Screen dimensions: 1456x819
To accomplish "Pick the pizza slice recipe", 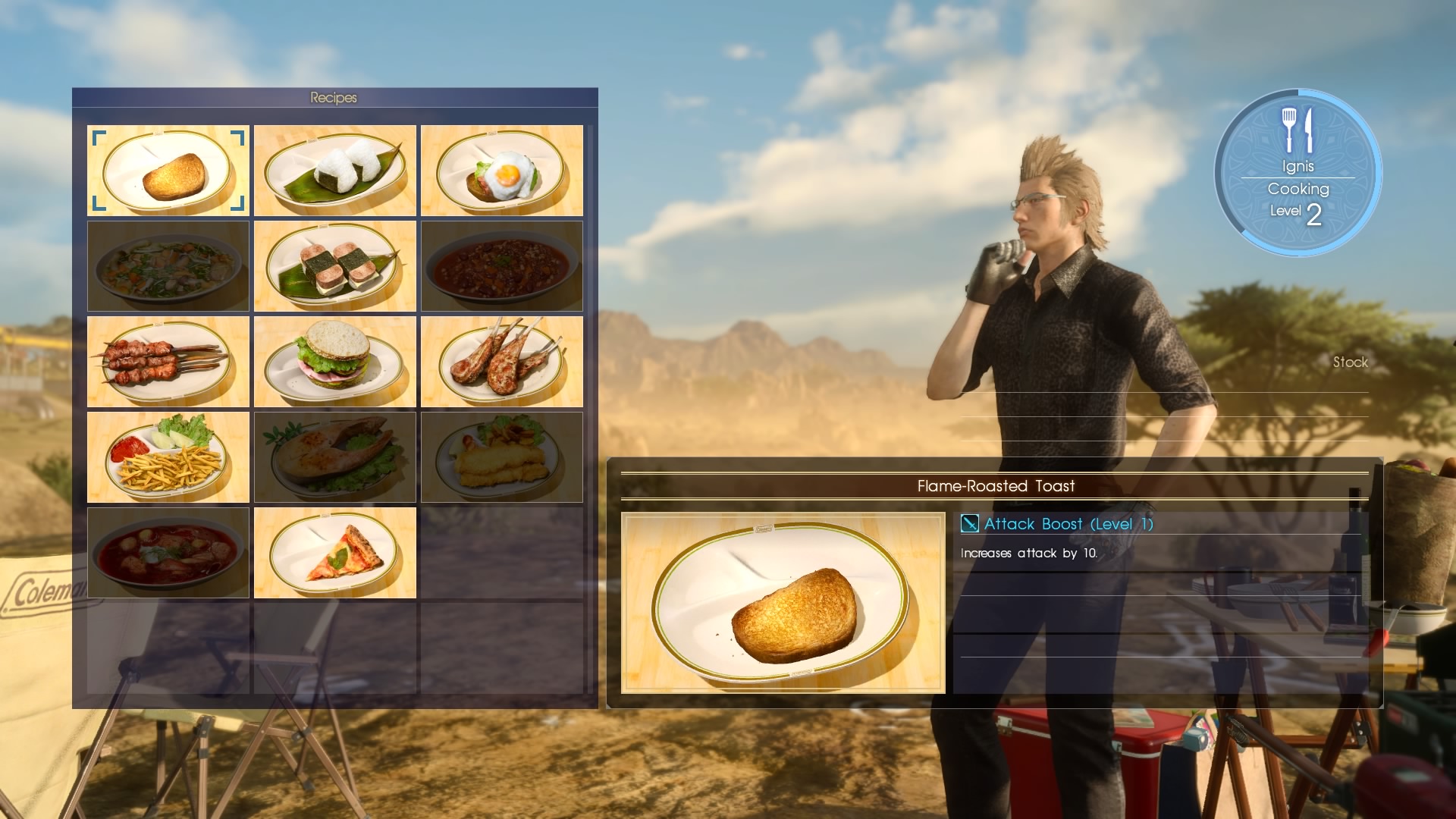I will [335, 553].
